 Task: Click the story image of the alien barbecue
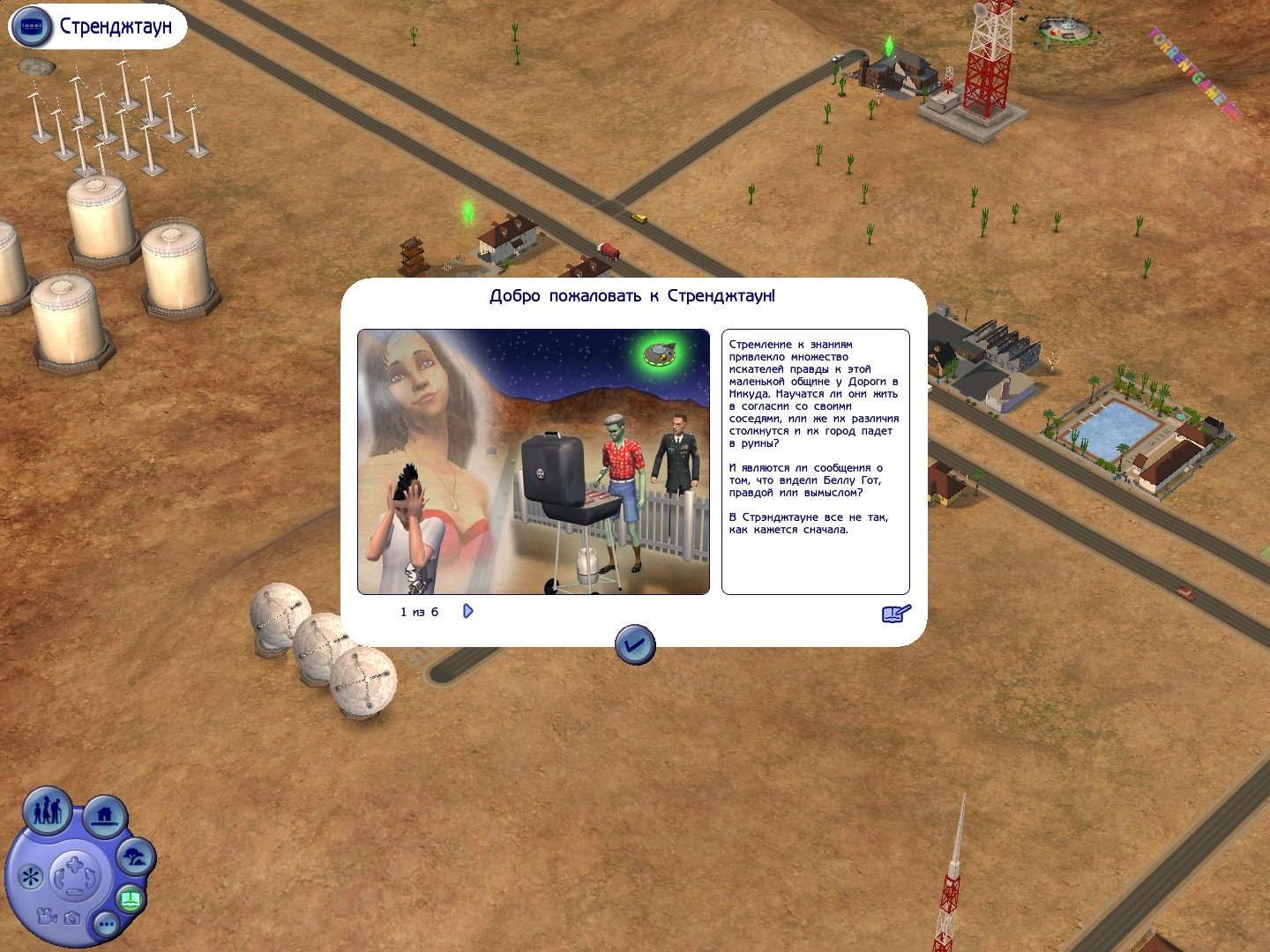tap(534, 462)
